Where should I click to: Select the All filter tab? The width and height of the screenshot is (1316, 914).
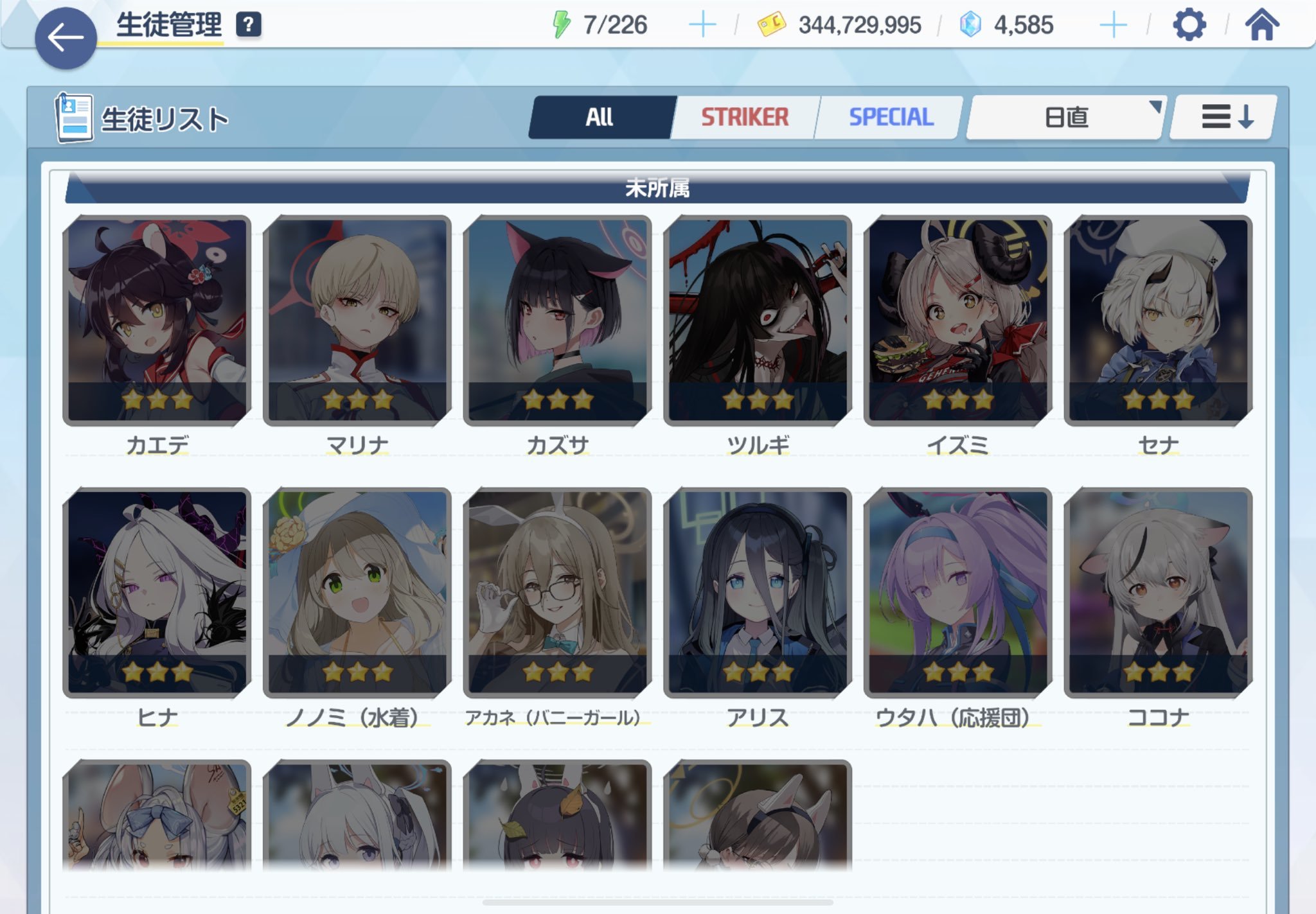pos(600,116)
